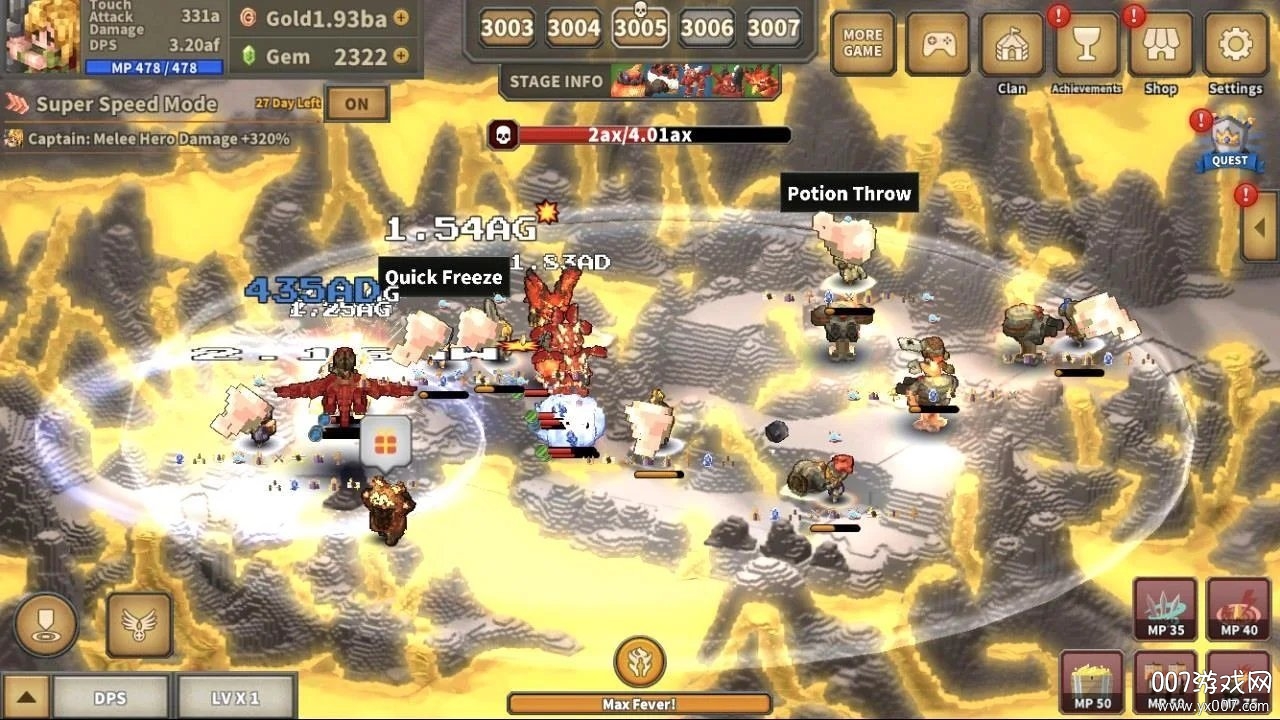Image resolution: width=1280 pixels, height=720 pixels.
Task: Select the winged medal boost icon
Action: (139, 624)
